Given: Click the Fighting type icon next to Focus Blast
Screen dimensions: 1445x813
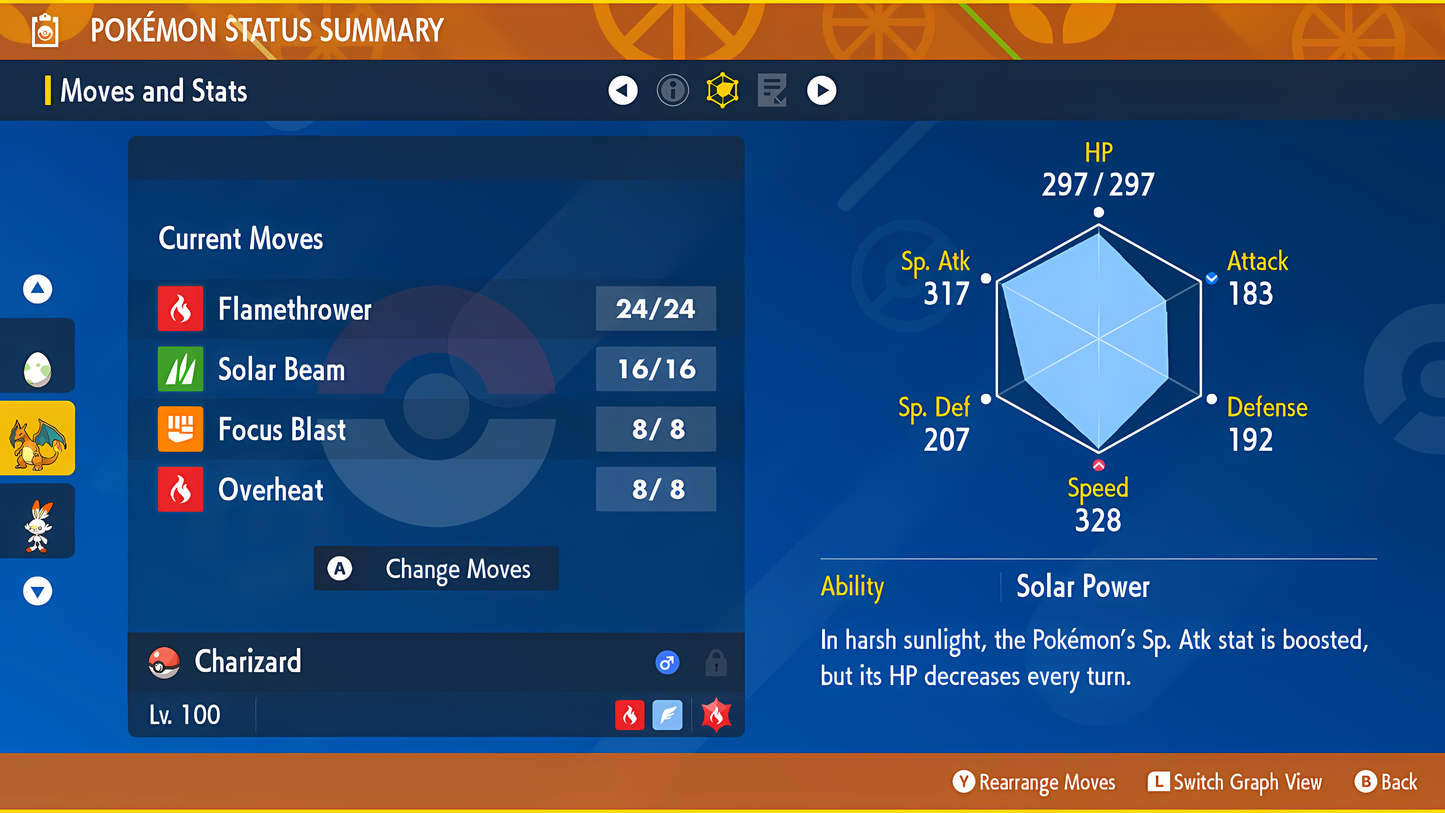Looking at the screenshot, I should click(181, 429).
